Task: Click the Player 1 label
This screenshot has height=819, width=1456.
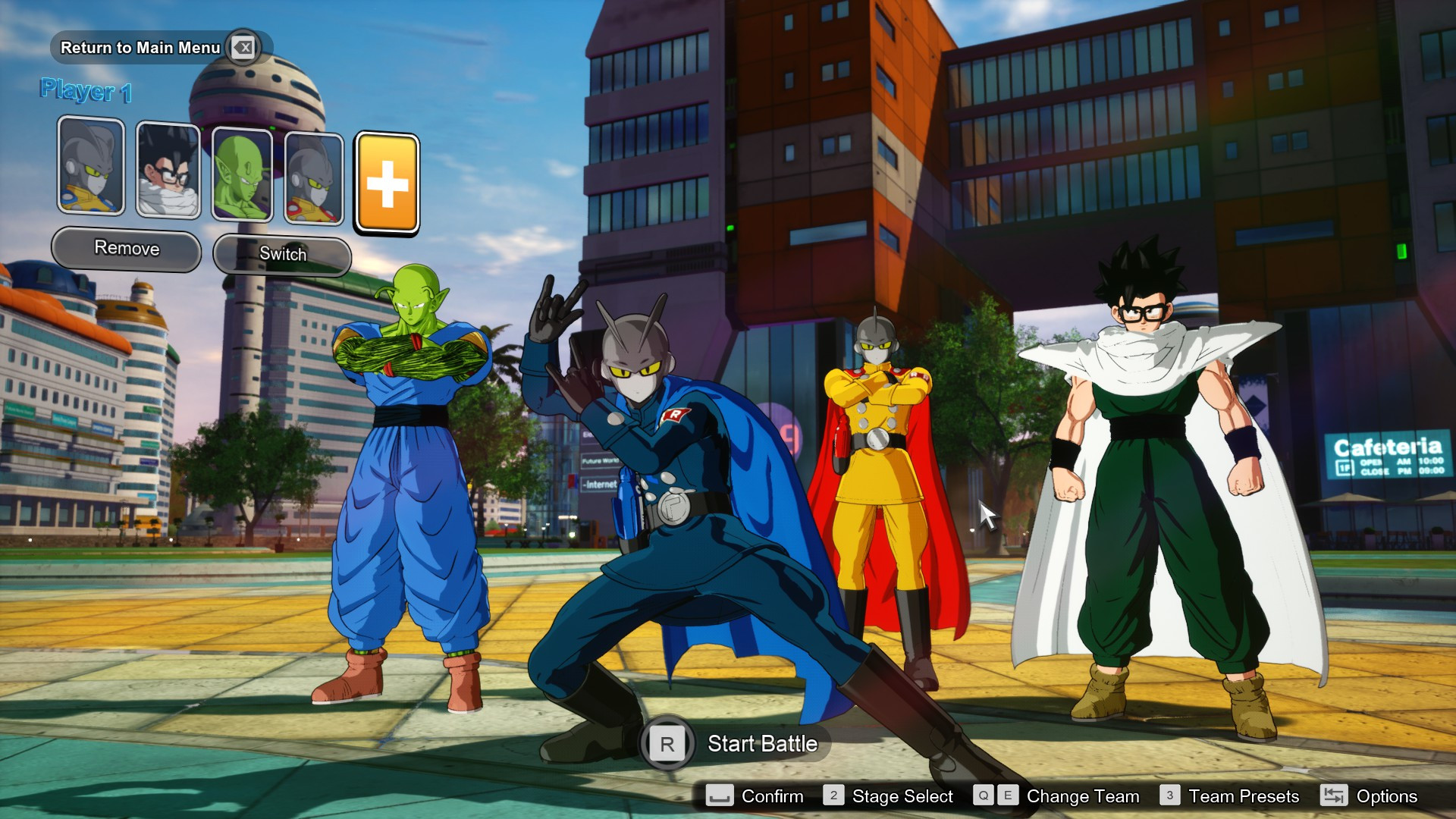Action: (86, 89)
